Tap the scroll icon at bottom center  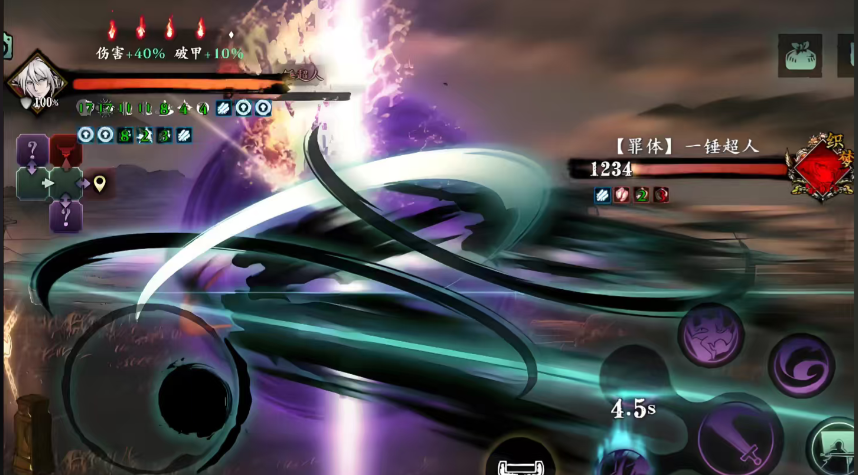(x=519, y=462)
